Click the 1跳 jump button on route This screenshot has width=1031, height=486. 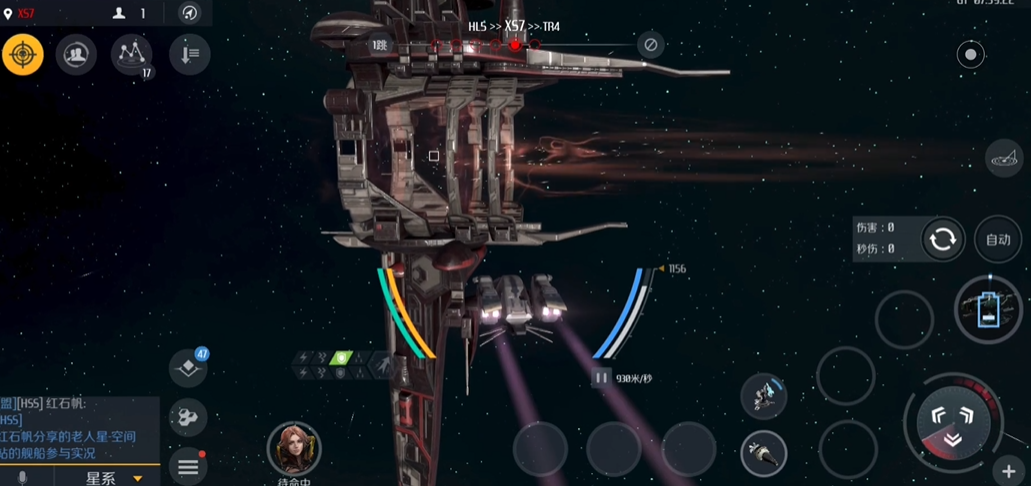click(380, 45)
